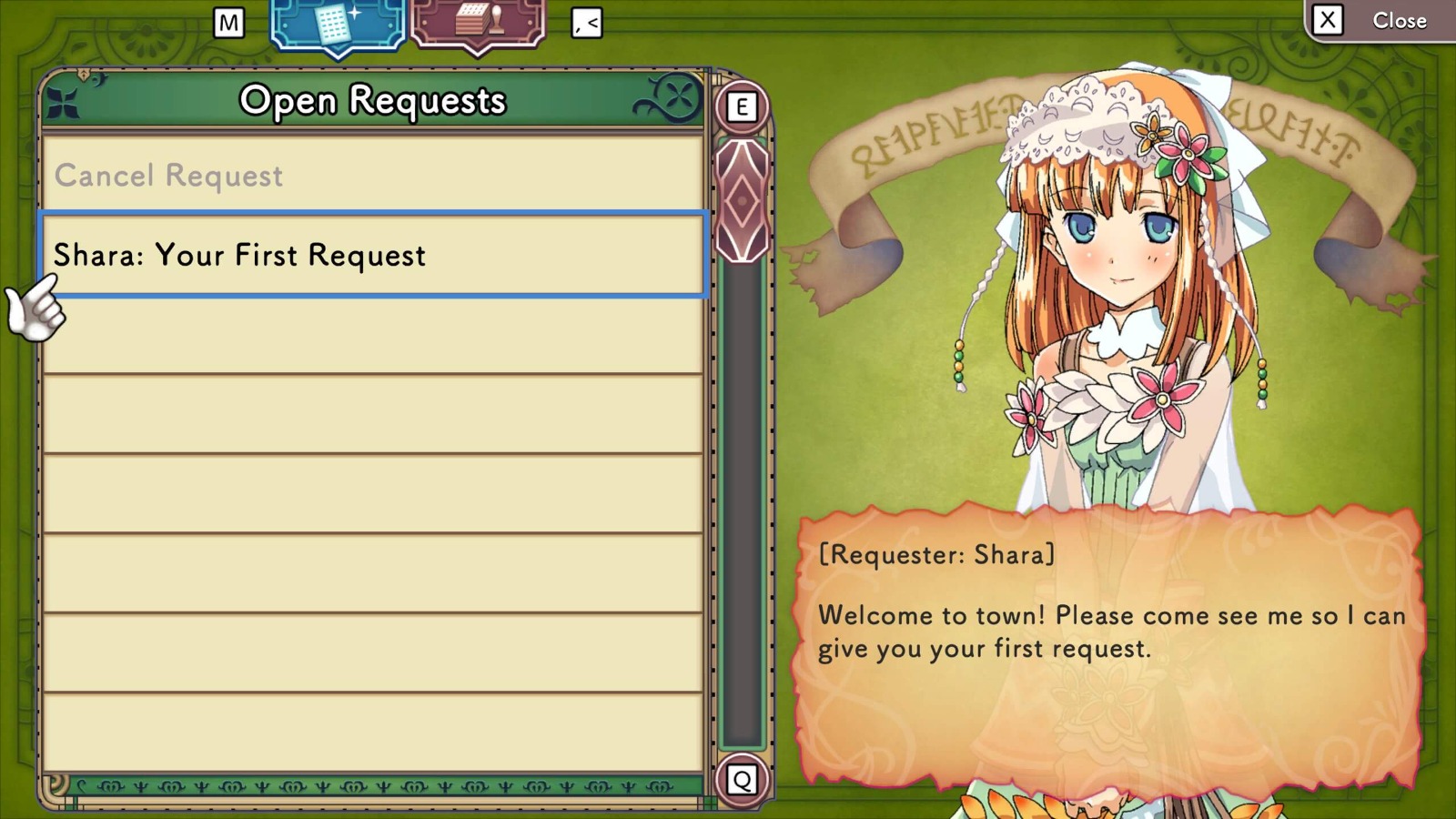Image resolution: width=1456 pixels, height=819 pixels.
Task: Click the comma key shortcut icon
Action: coord(587,24)
